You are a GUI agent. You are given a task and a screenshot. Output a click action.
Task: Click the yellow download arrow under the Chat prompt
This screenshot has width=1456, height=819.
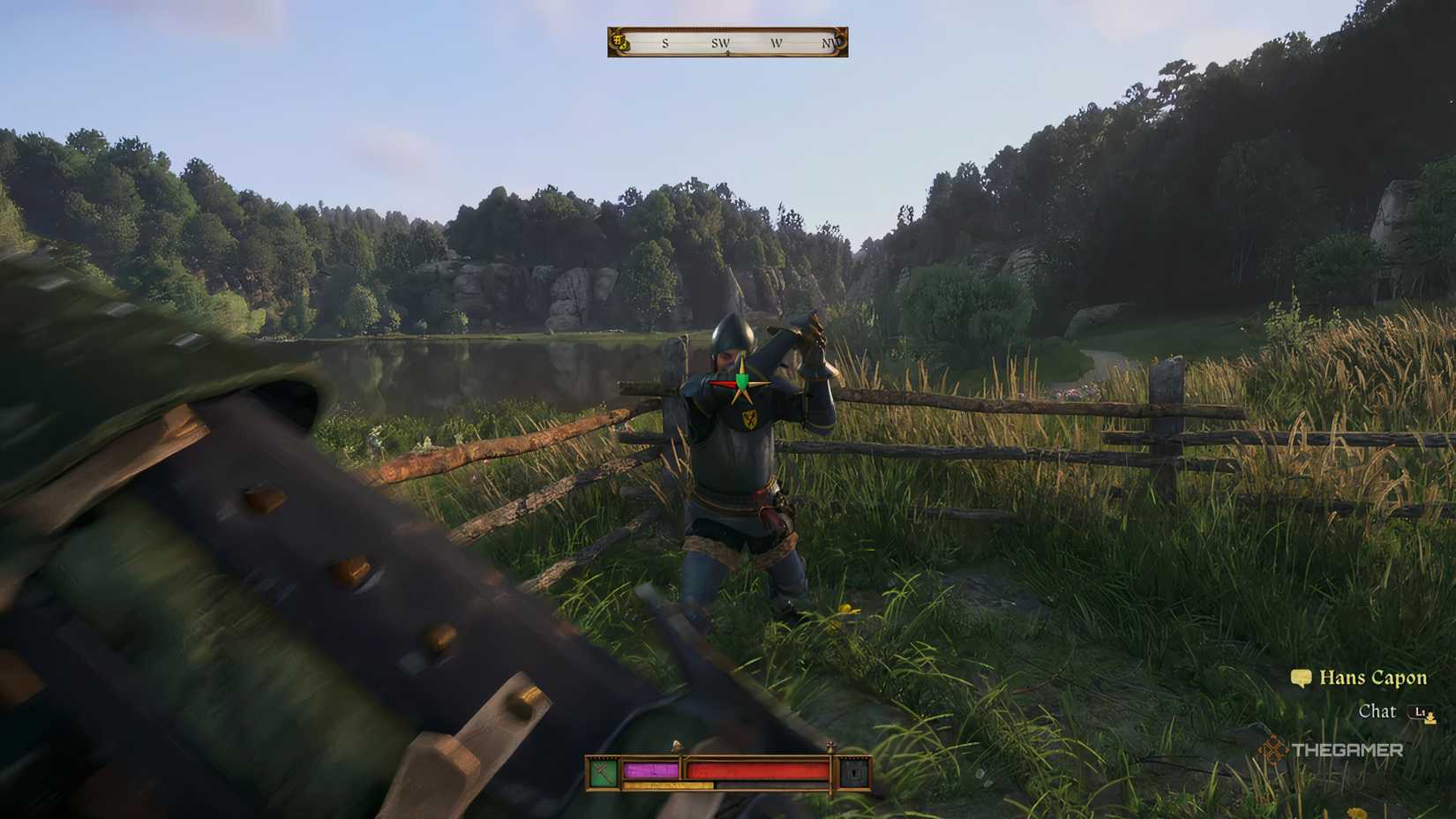pyautogui.click(x=1430, y=720)
